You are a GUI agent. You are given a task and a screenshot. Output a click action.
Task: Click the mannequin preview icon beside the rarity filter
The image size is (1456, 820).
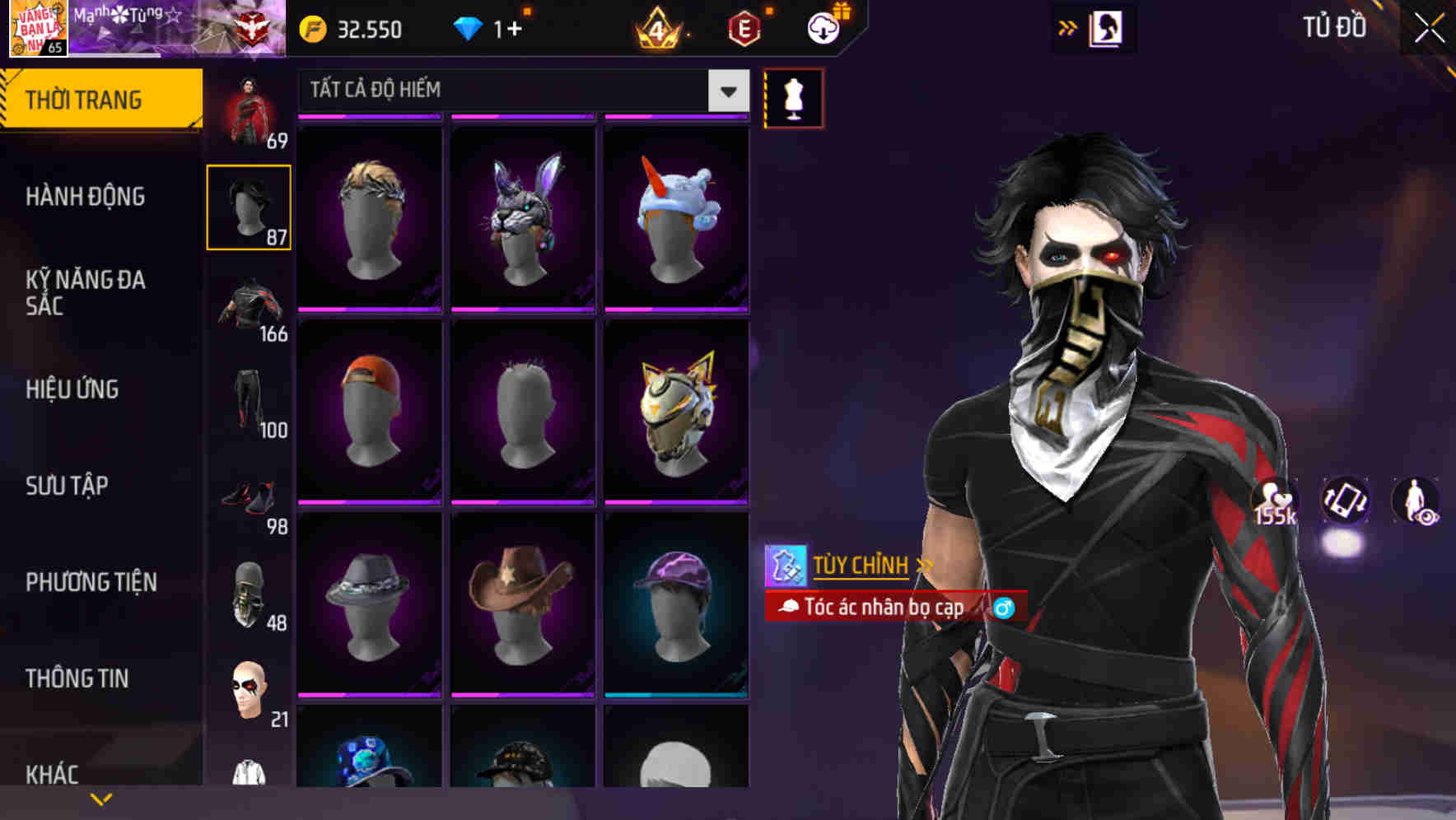point(793,97)
